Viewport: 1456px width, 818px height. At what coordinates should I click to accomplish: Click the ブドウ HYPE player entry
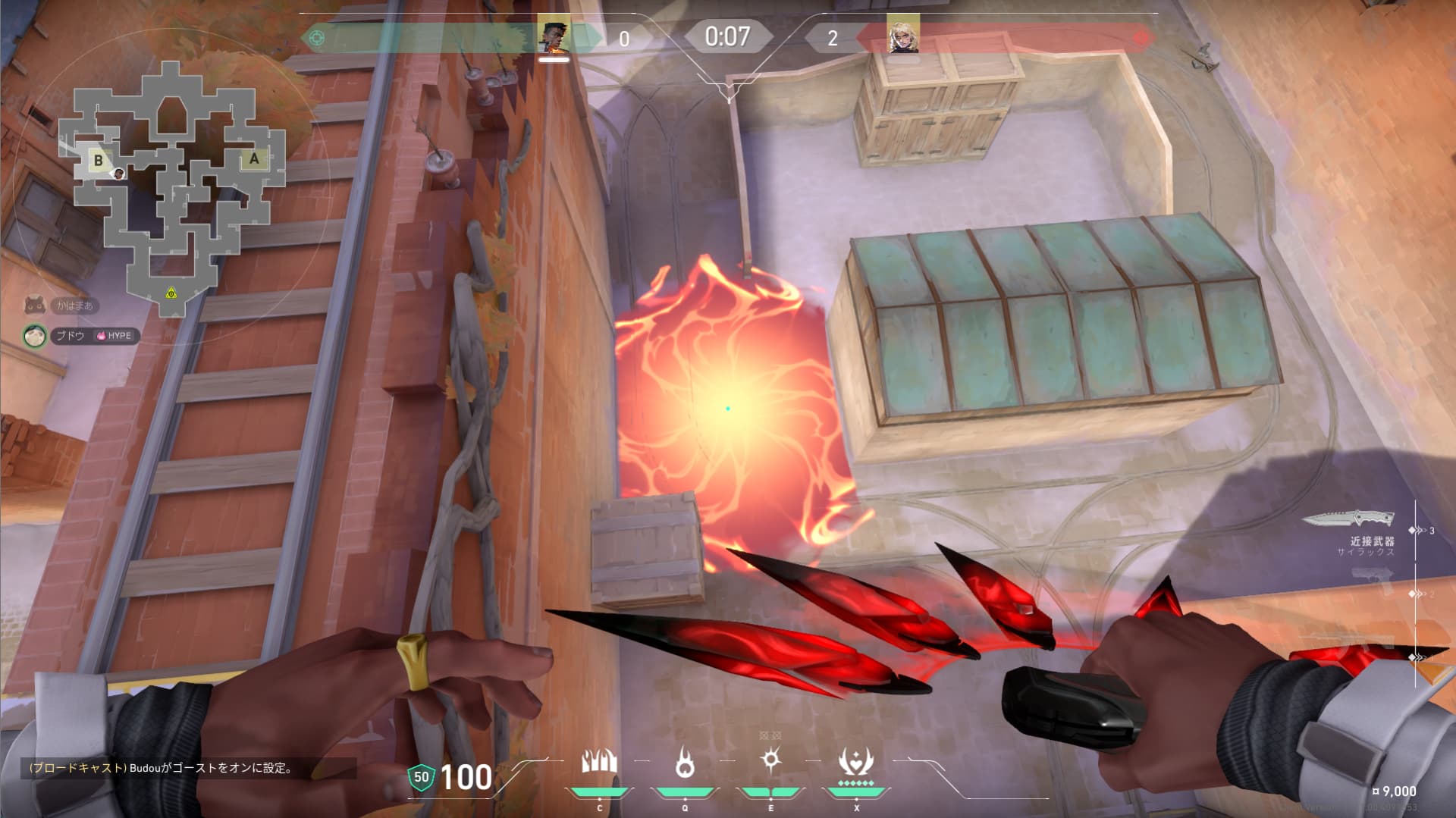pos(82,335)
